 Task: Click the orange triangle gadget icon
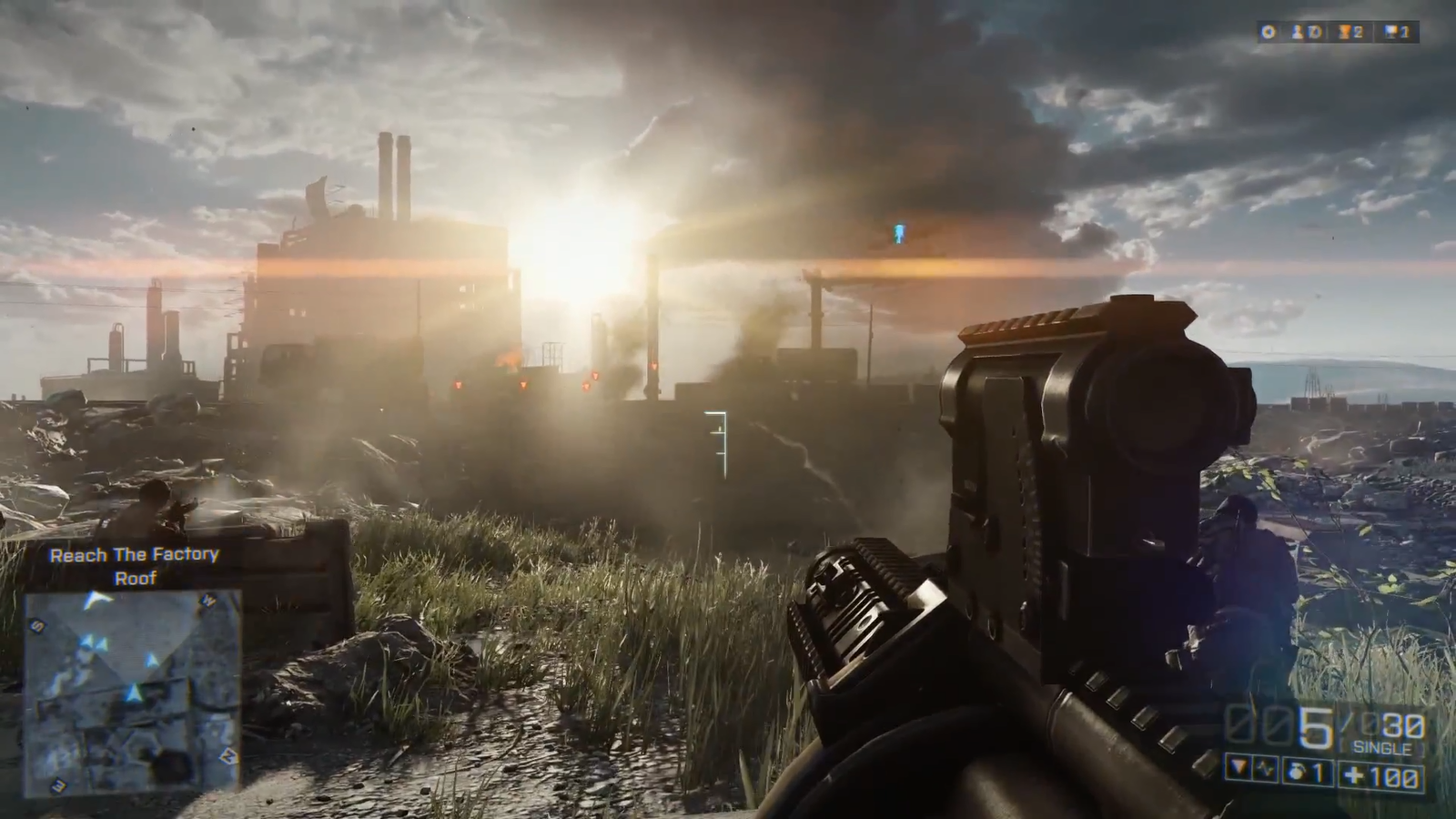1239,769
